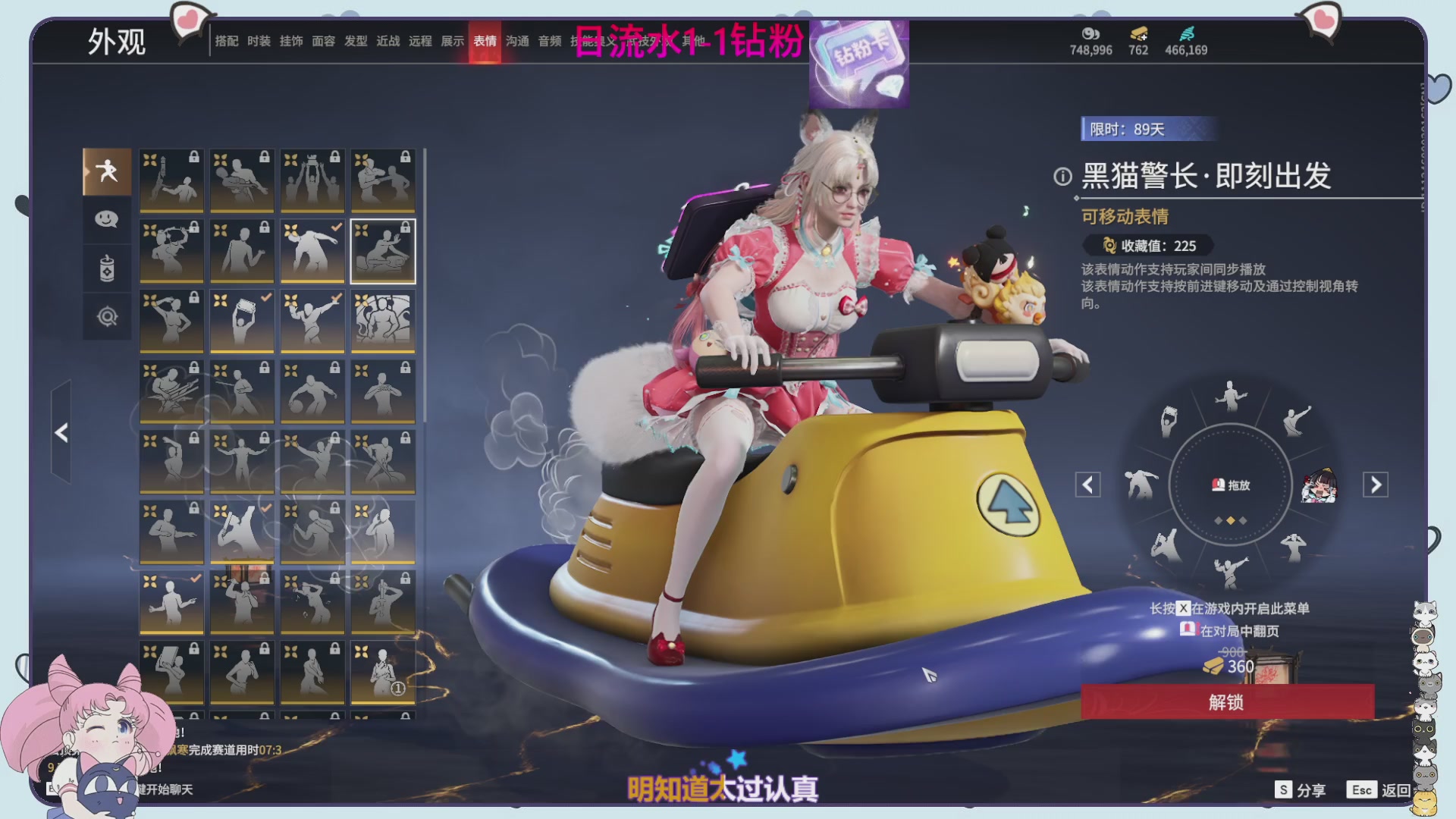Open the 音频 tab
The height and width of the screenshot is (819, 1456).
pos(549,41)
